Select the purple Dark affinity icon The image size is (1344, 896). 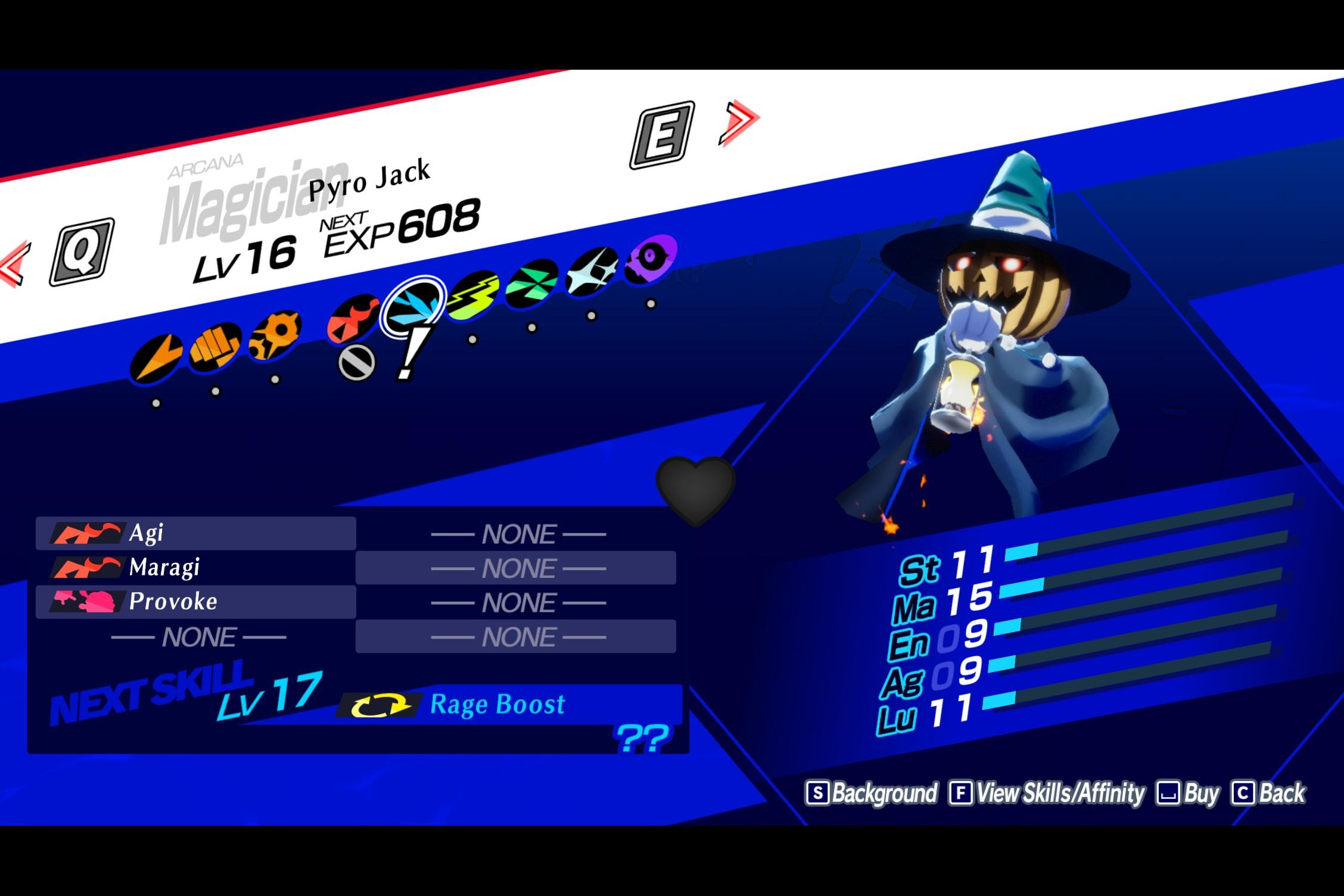click(651, 257)
